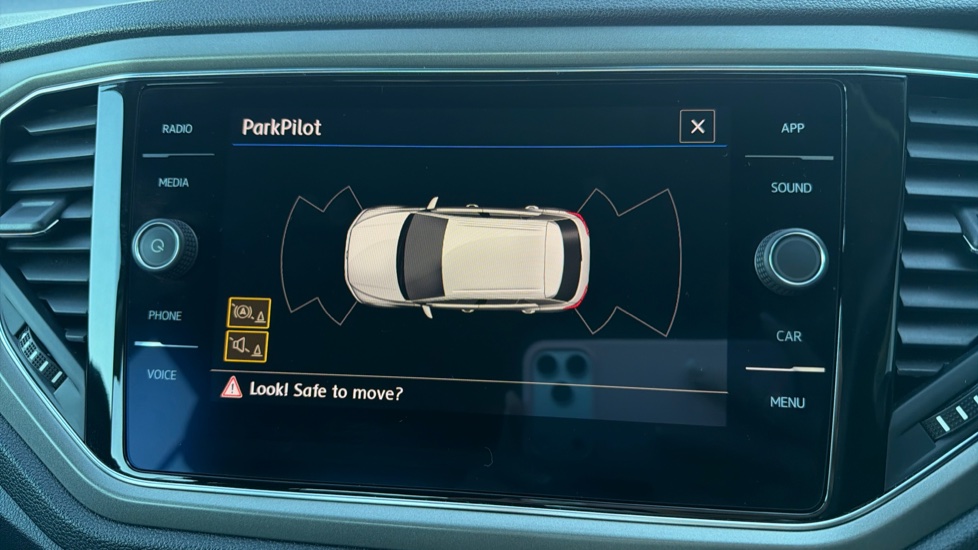Switch to the Media source
Viewport: 978px width, 550px height.
click(173, 183)
